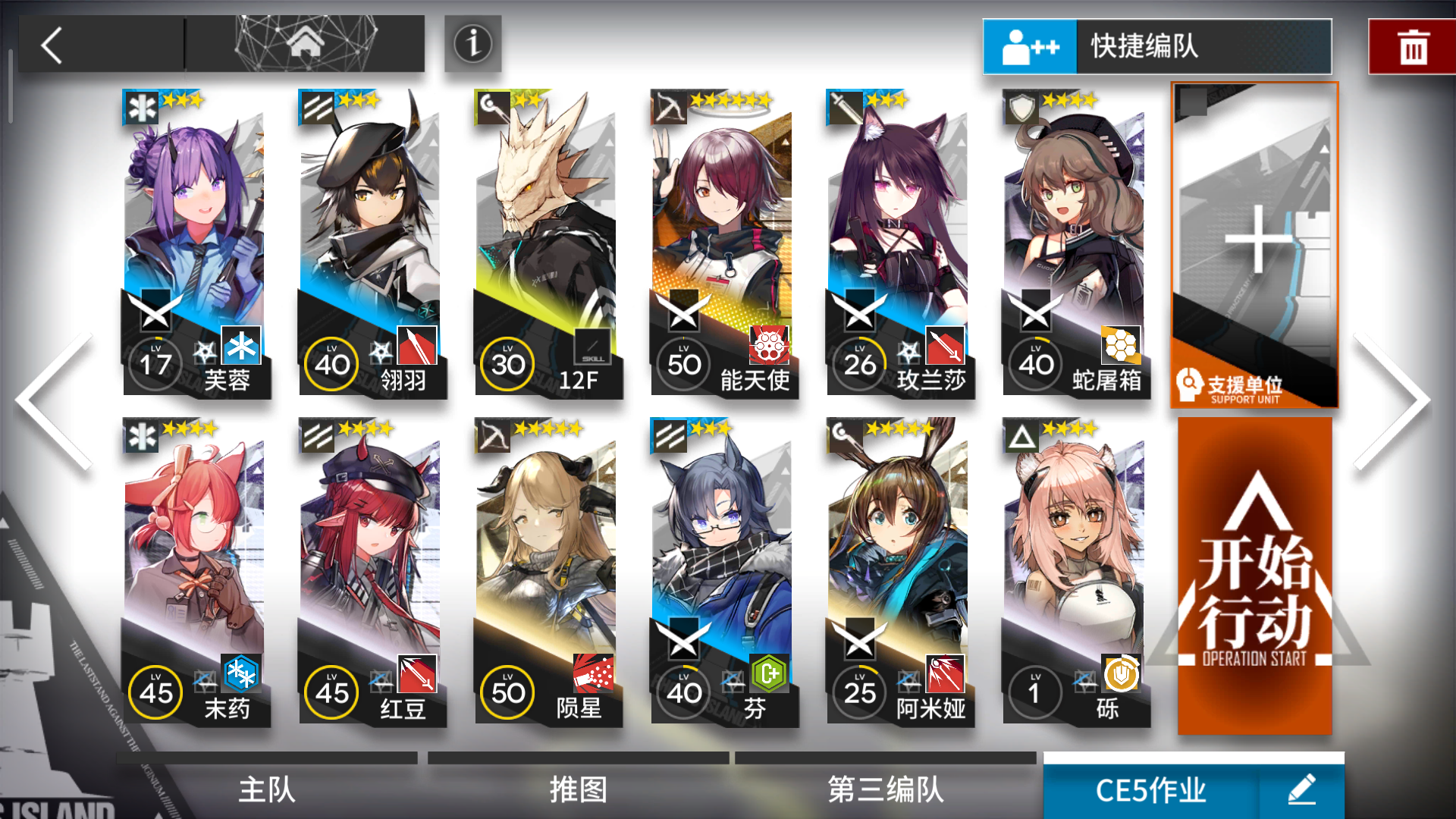Screen dimensions: 1456x819
Task: Clear the squad with the trash button
Action: pyautogui.click(x=1412, y=47)
